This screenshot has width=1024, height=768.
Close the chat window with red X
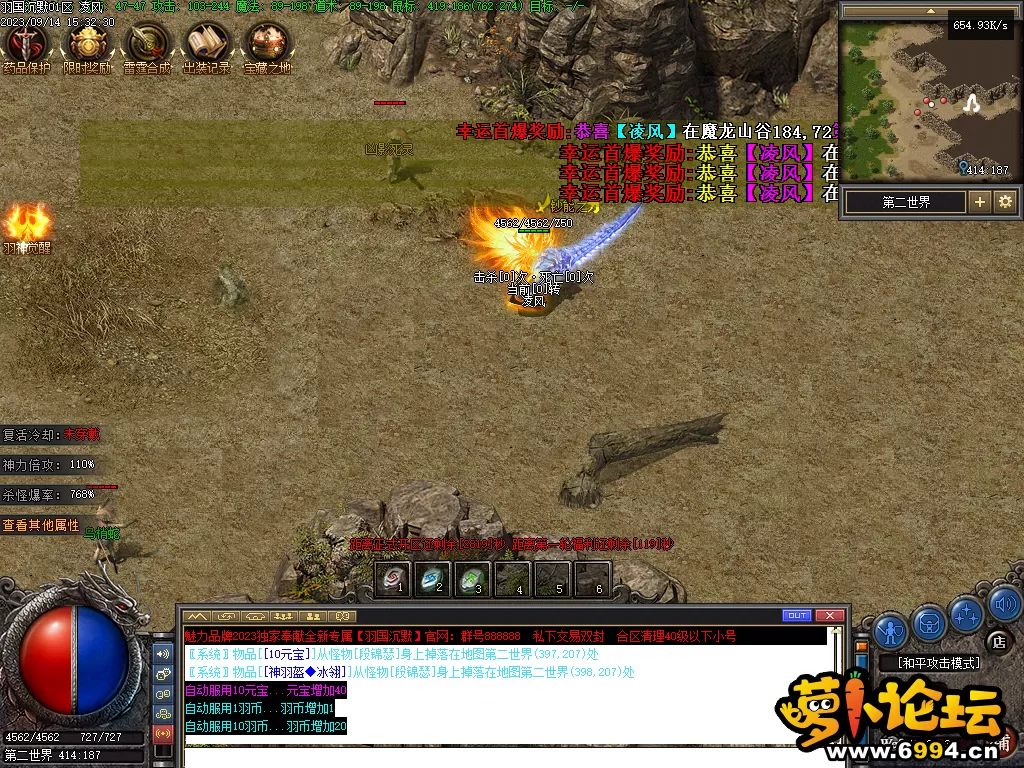[x=829, y=615]
